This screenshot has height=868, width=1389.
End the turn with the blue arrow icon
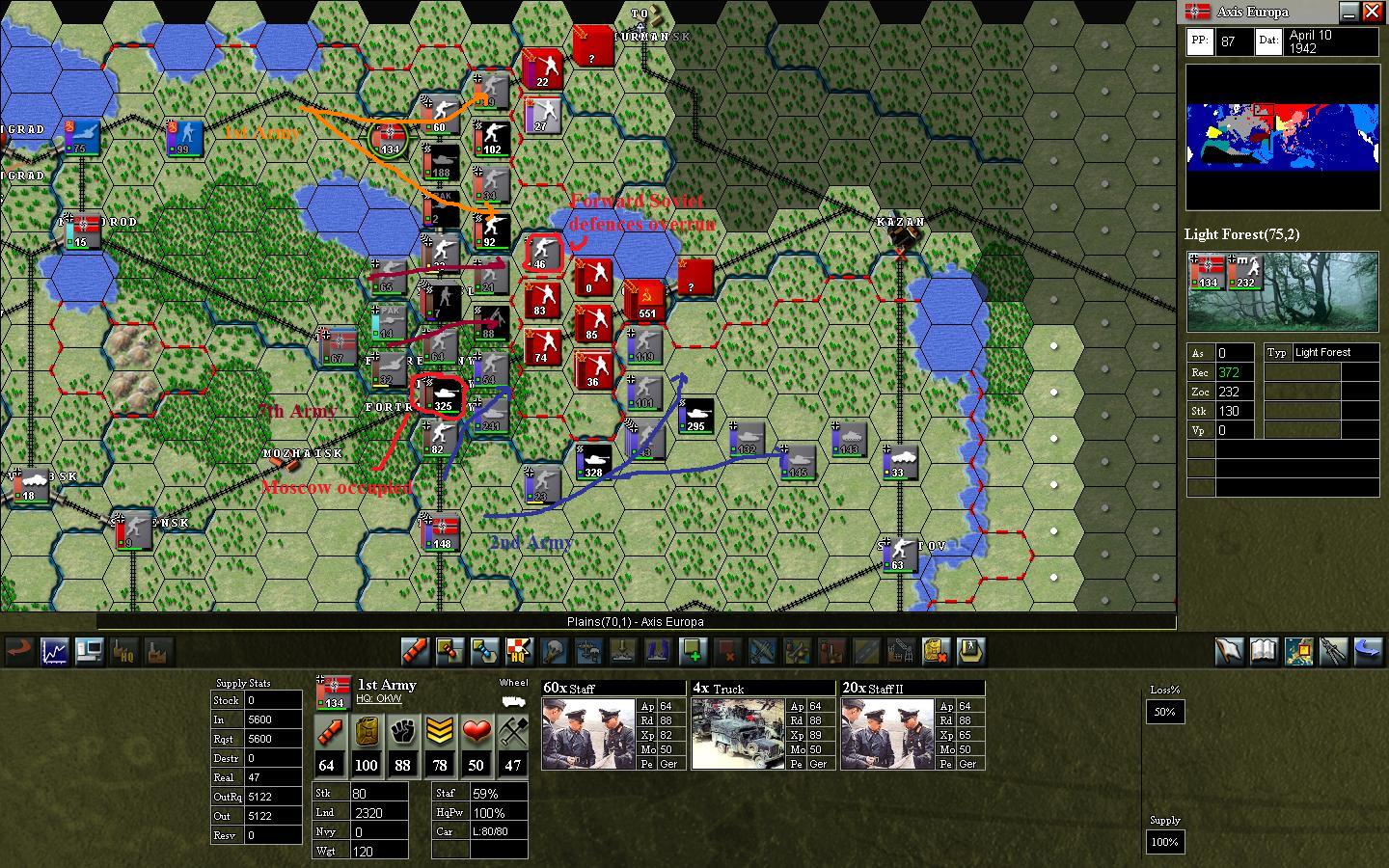1369,652
